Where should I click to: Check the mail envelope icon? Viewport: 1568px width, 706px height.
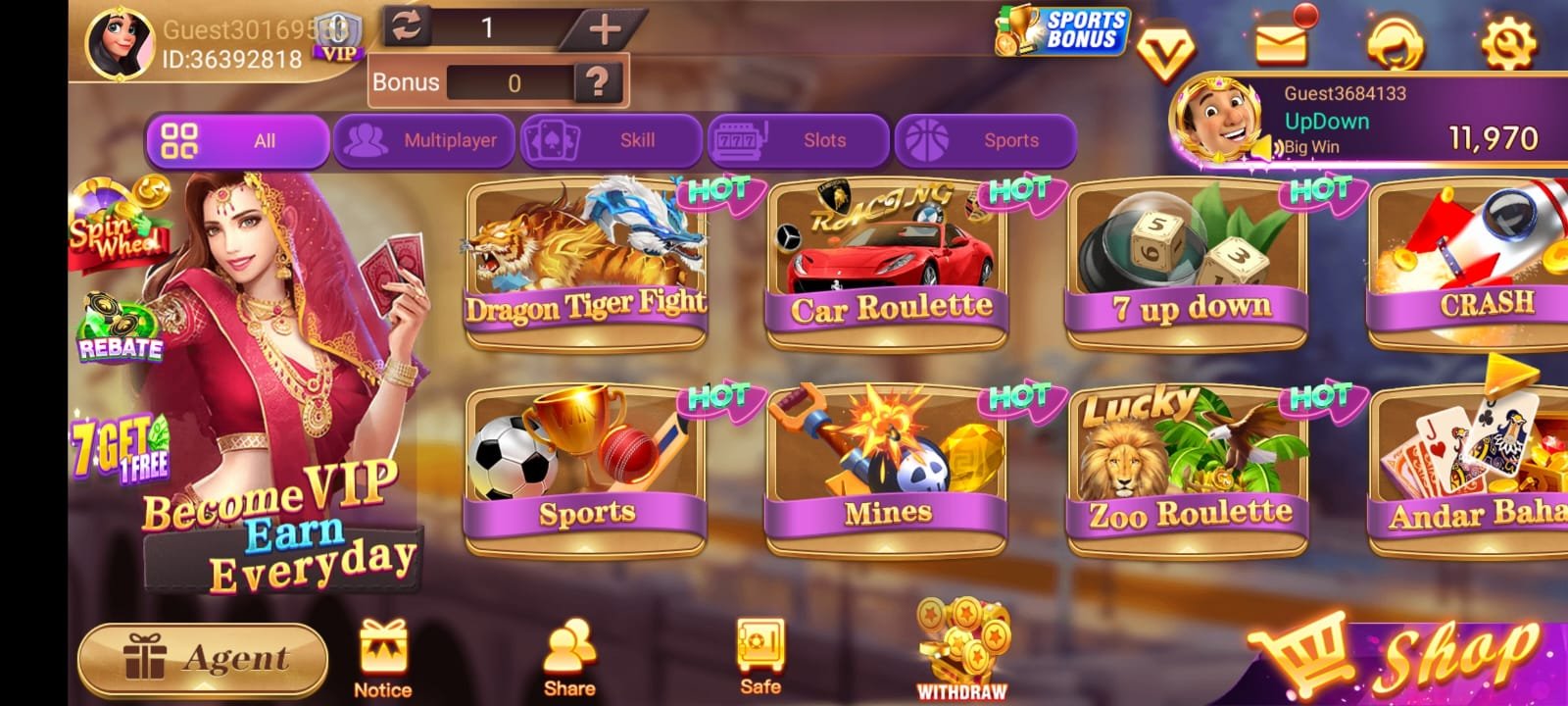coord(1282,41)
